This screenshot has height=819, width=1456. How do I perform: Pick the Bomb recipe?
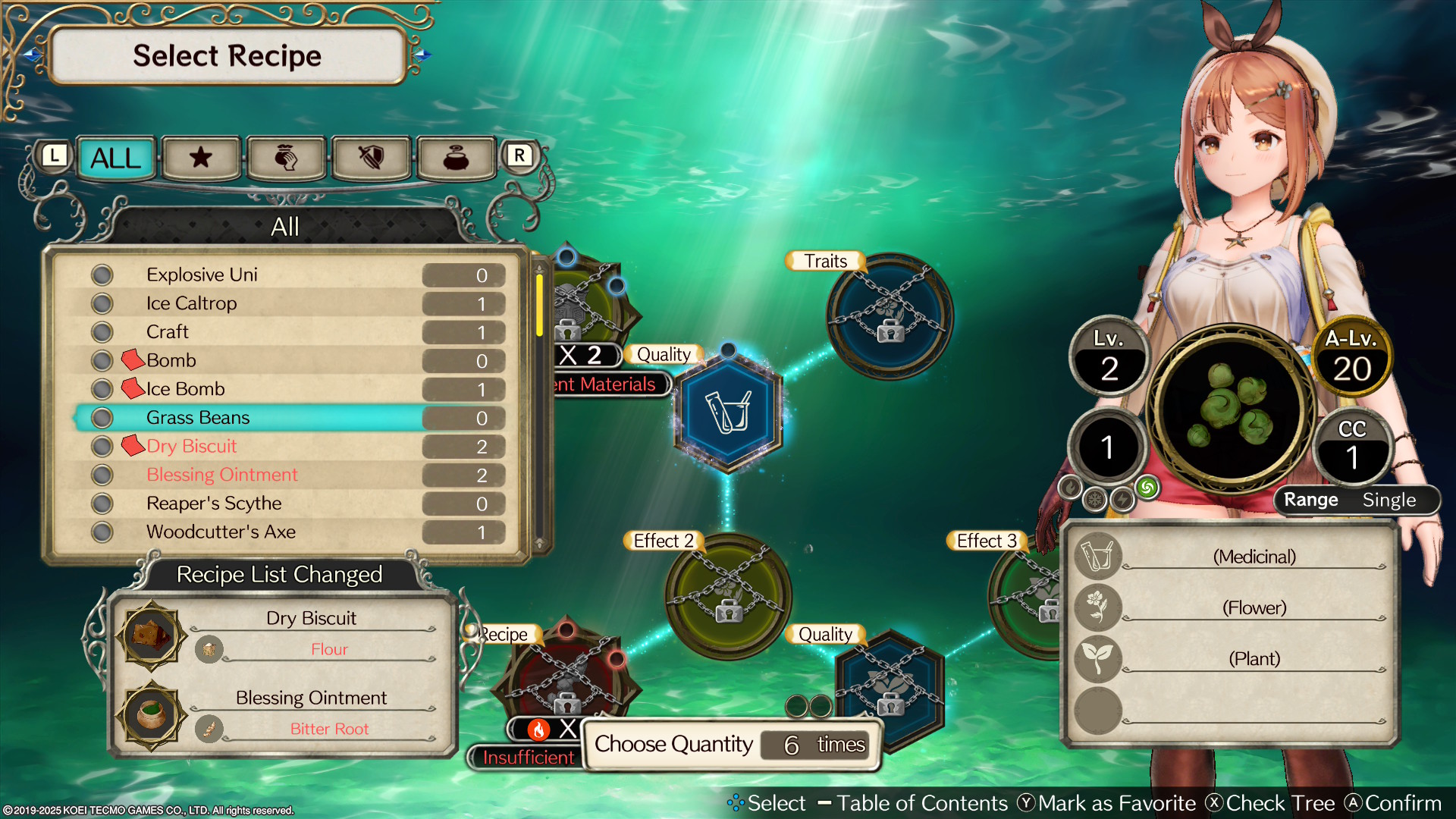tap(171, 360)
